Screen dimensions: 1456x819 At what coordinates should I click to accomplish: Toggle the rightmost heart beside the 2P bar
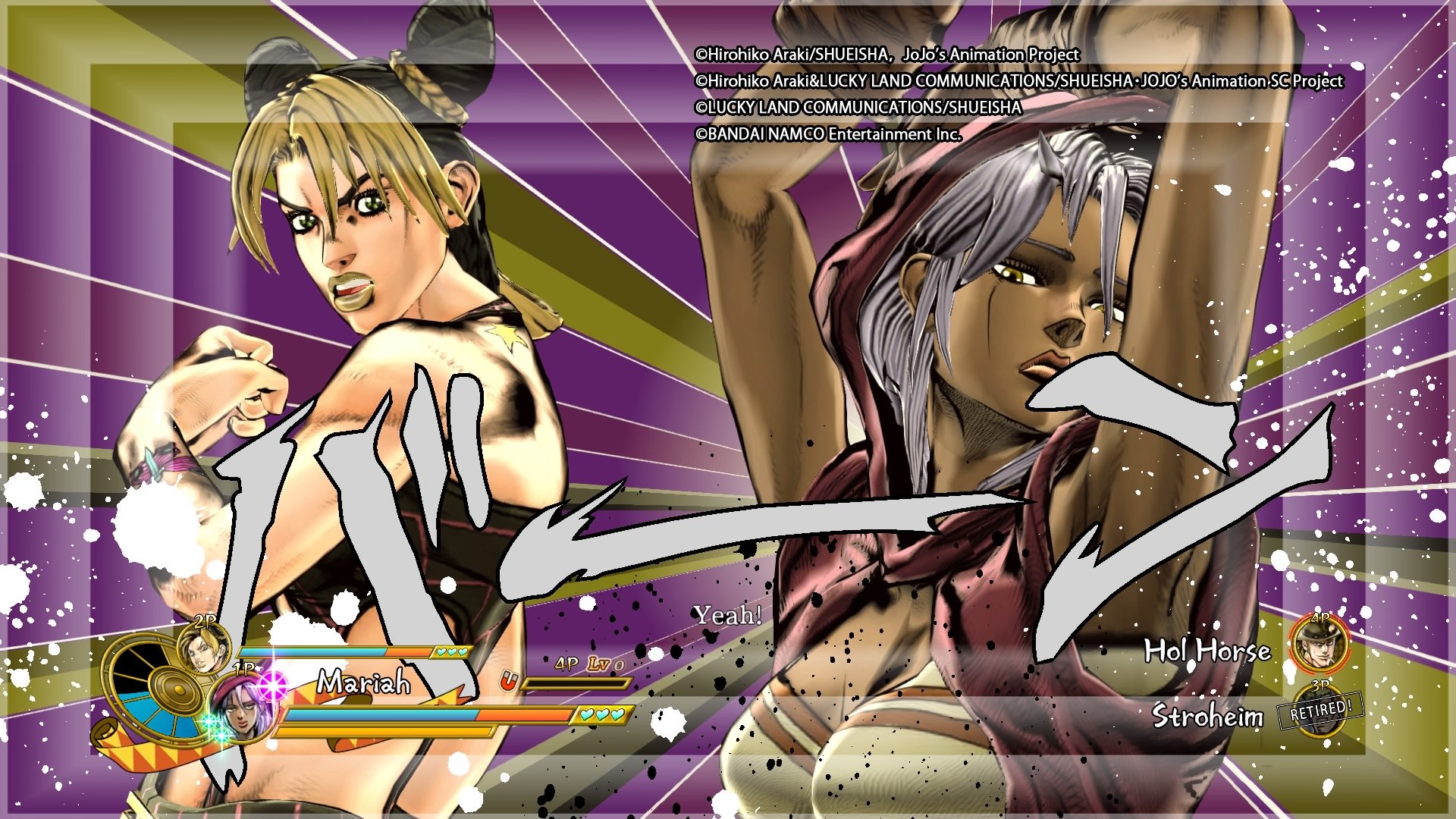coord(461,651)
